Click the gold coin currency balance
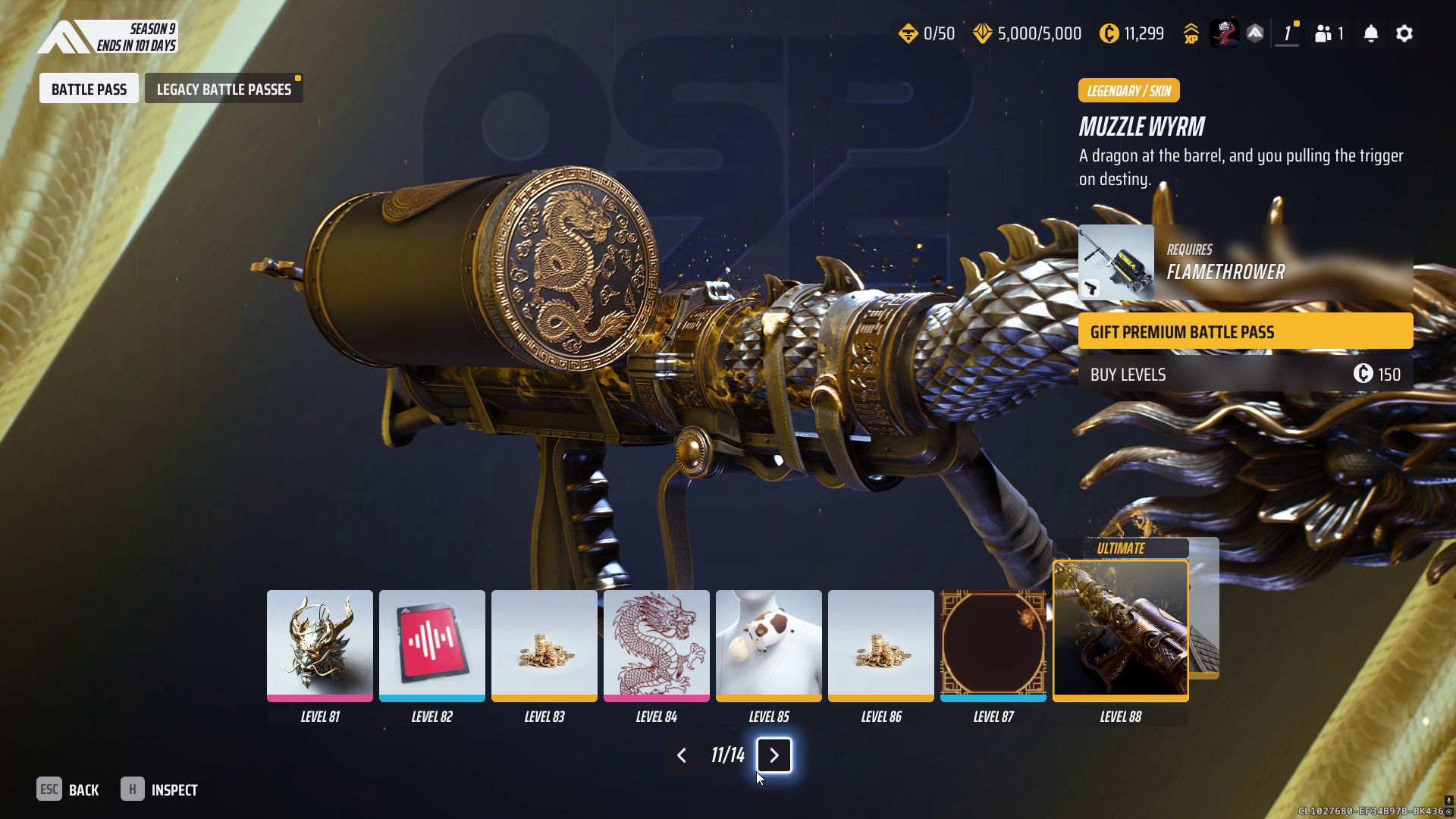This screenshot has height=819, width=1456. [1131, 33]
